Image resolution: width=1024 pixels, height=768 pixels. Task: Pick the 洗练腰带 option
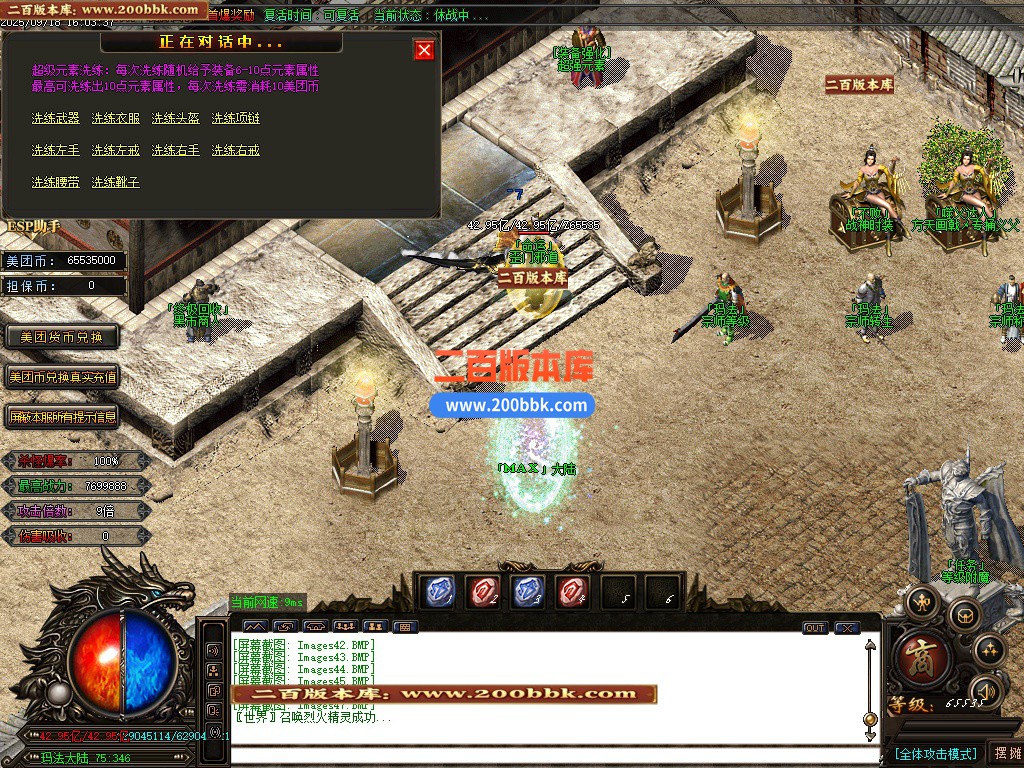(56, 182)
